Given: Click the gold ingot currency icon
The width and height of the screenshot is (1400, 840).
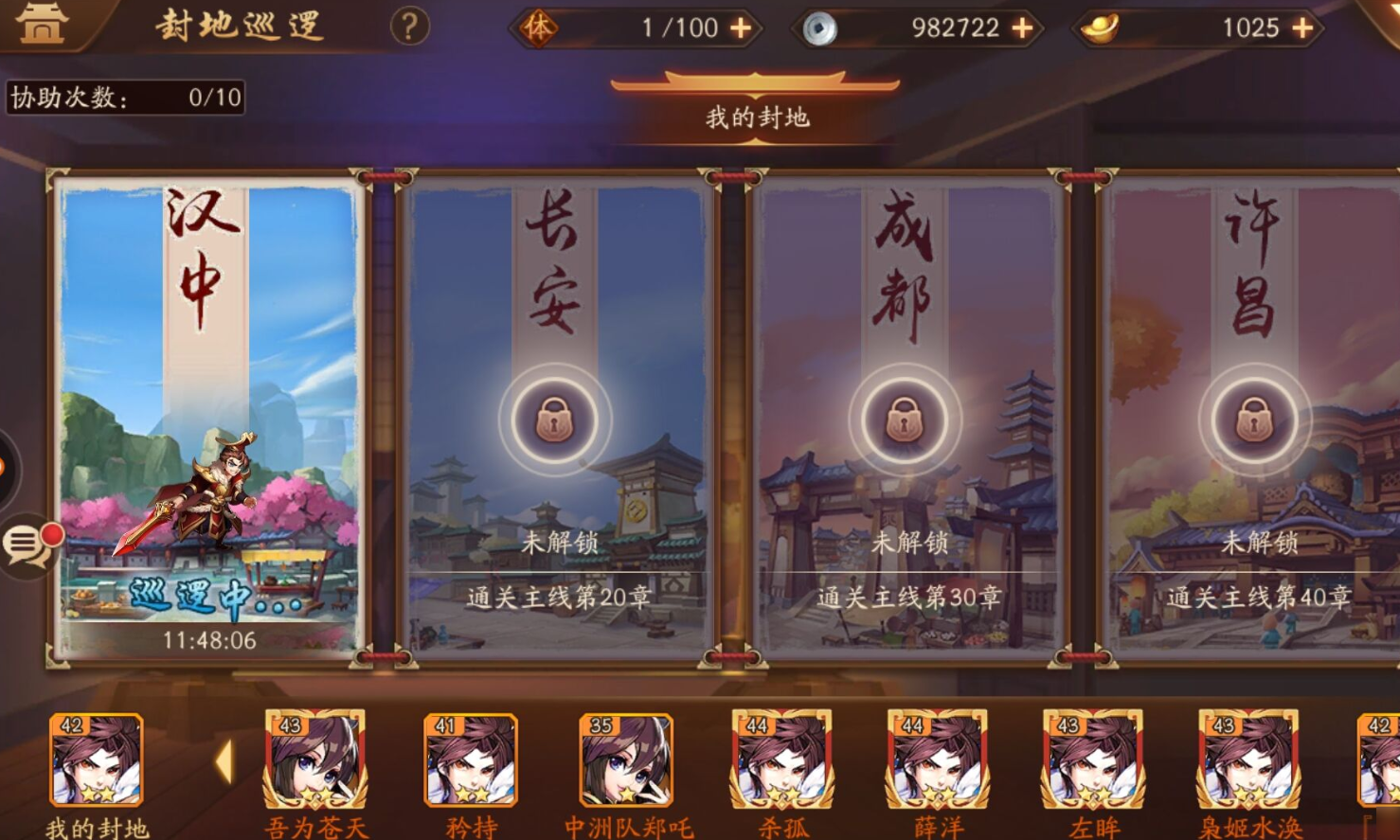Looking at the screenshot, I should pyautogui.click(x=1099, y=28).
